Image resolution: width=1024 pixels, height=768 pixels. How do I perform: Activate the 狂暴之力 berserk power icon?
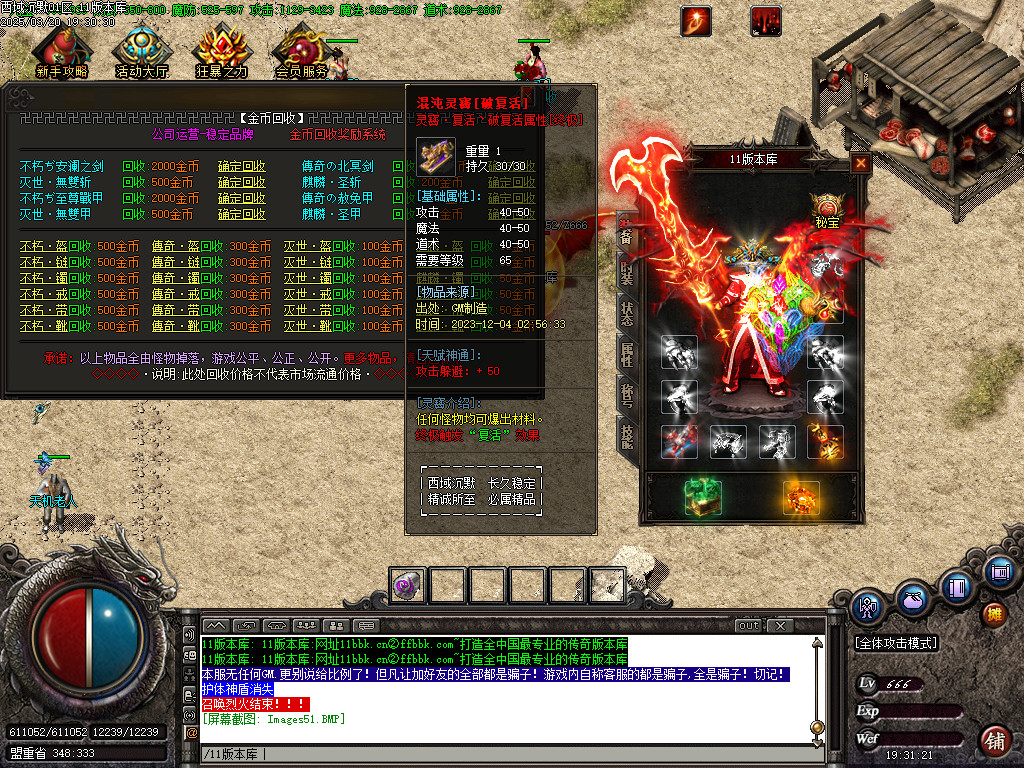point(221,52)
